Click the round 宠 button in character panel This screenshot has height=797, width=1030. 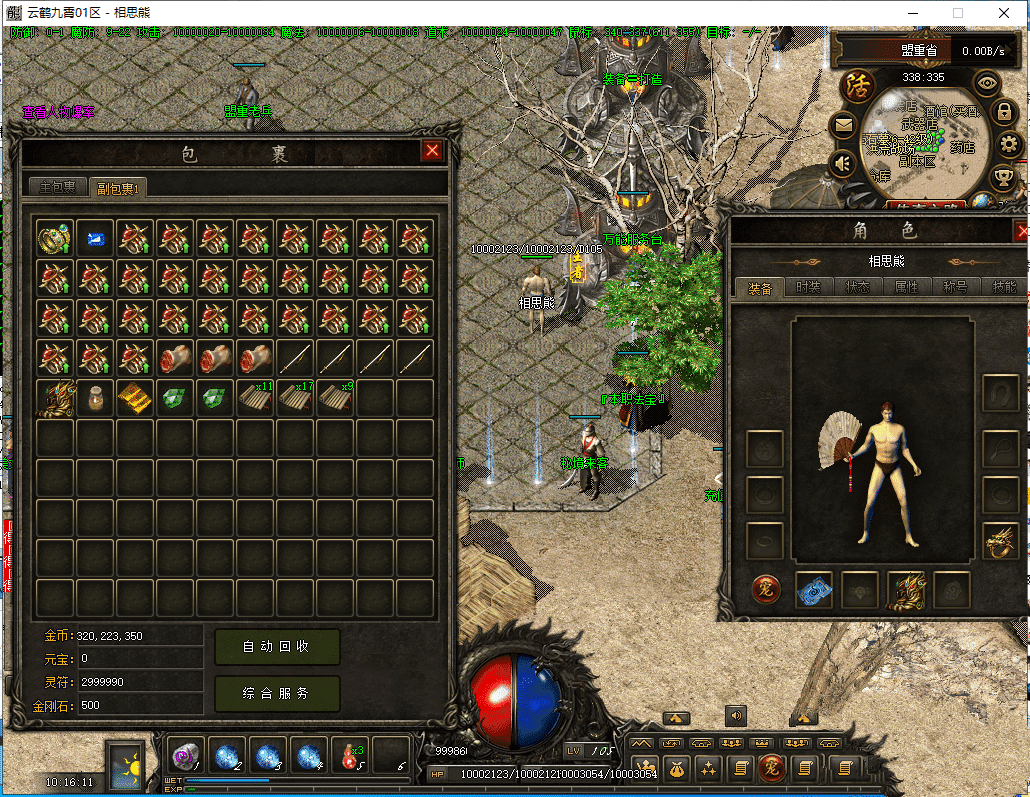click(x=767, y=590)
